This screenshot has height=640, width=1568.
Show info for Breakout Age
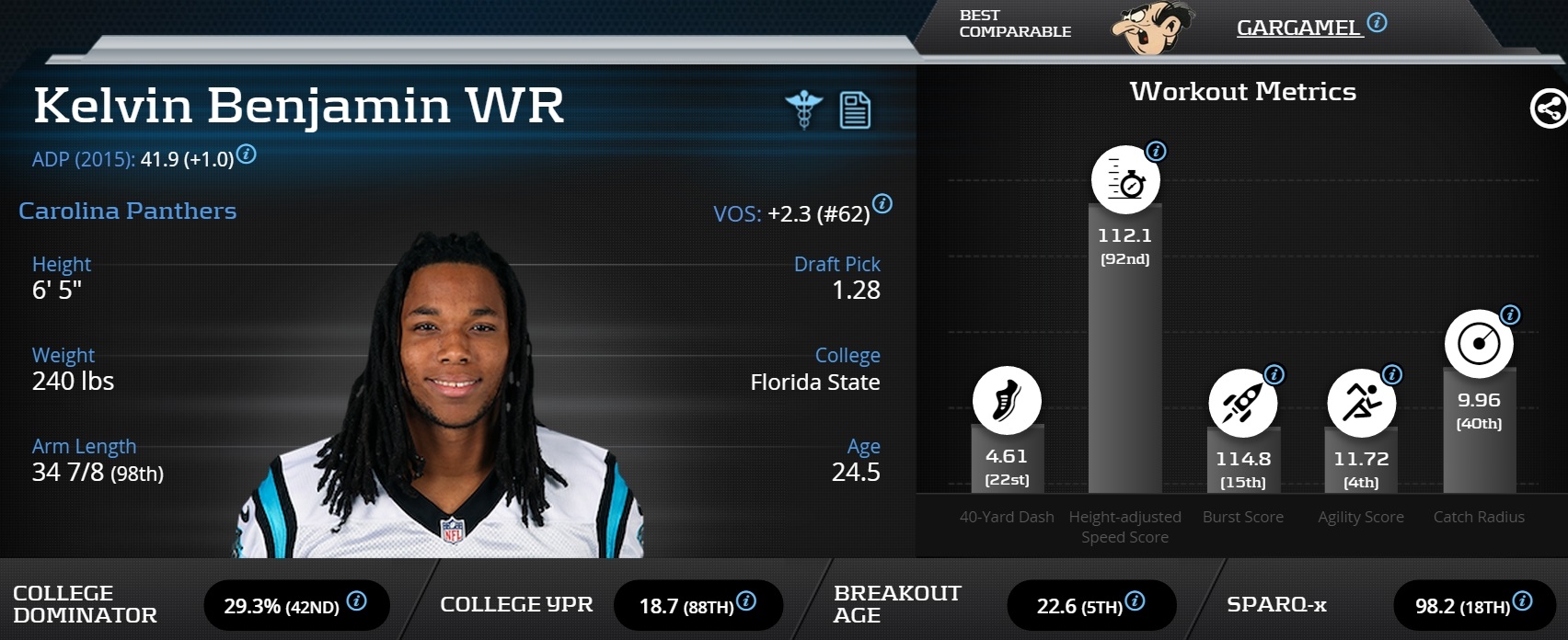point(1135,601)
